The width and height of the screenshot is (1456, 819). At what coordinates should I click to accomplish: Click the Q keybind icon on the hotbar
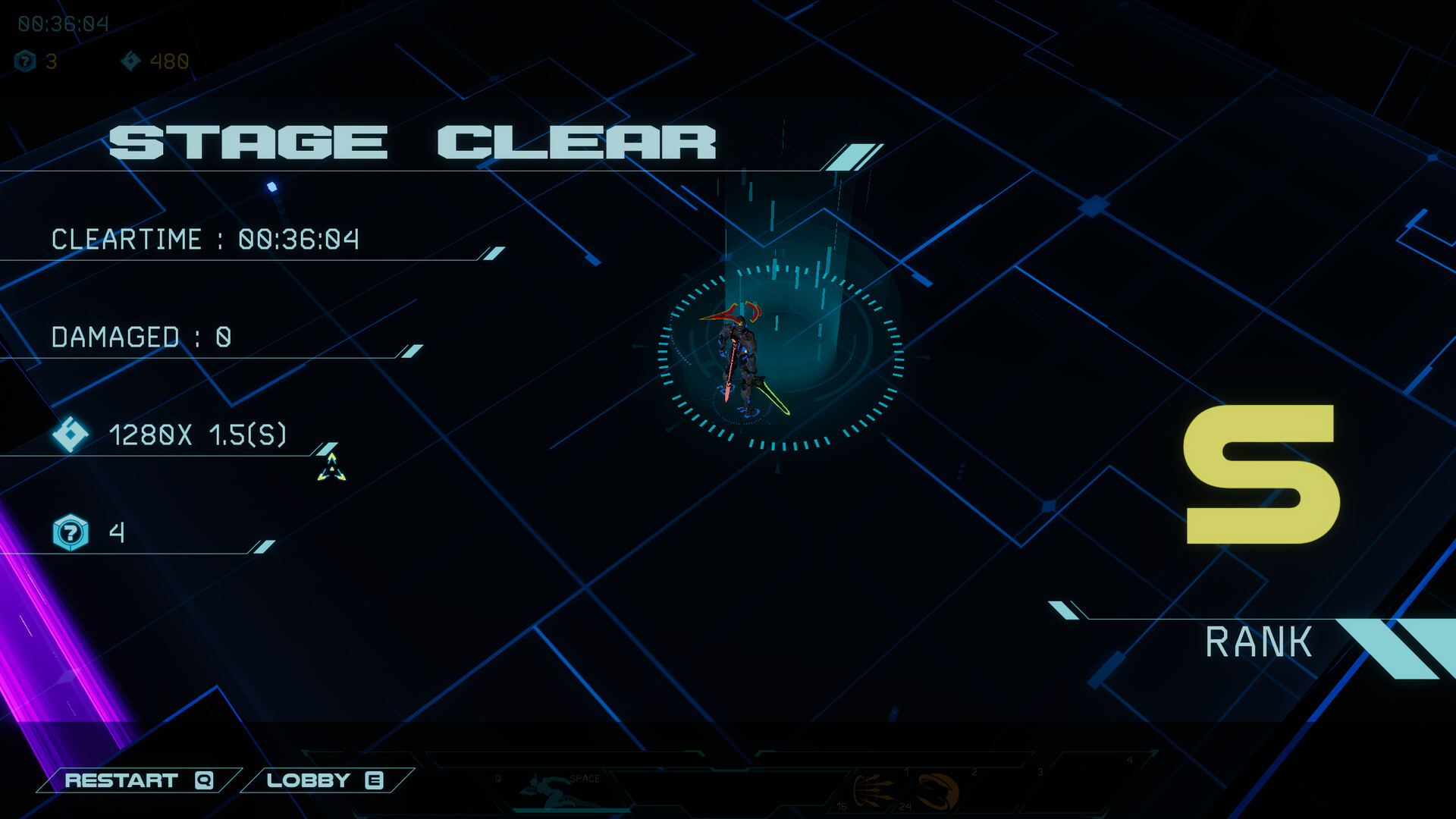click(x=498, y=778)
